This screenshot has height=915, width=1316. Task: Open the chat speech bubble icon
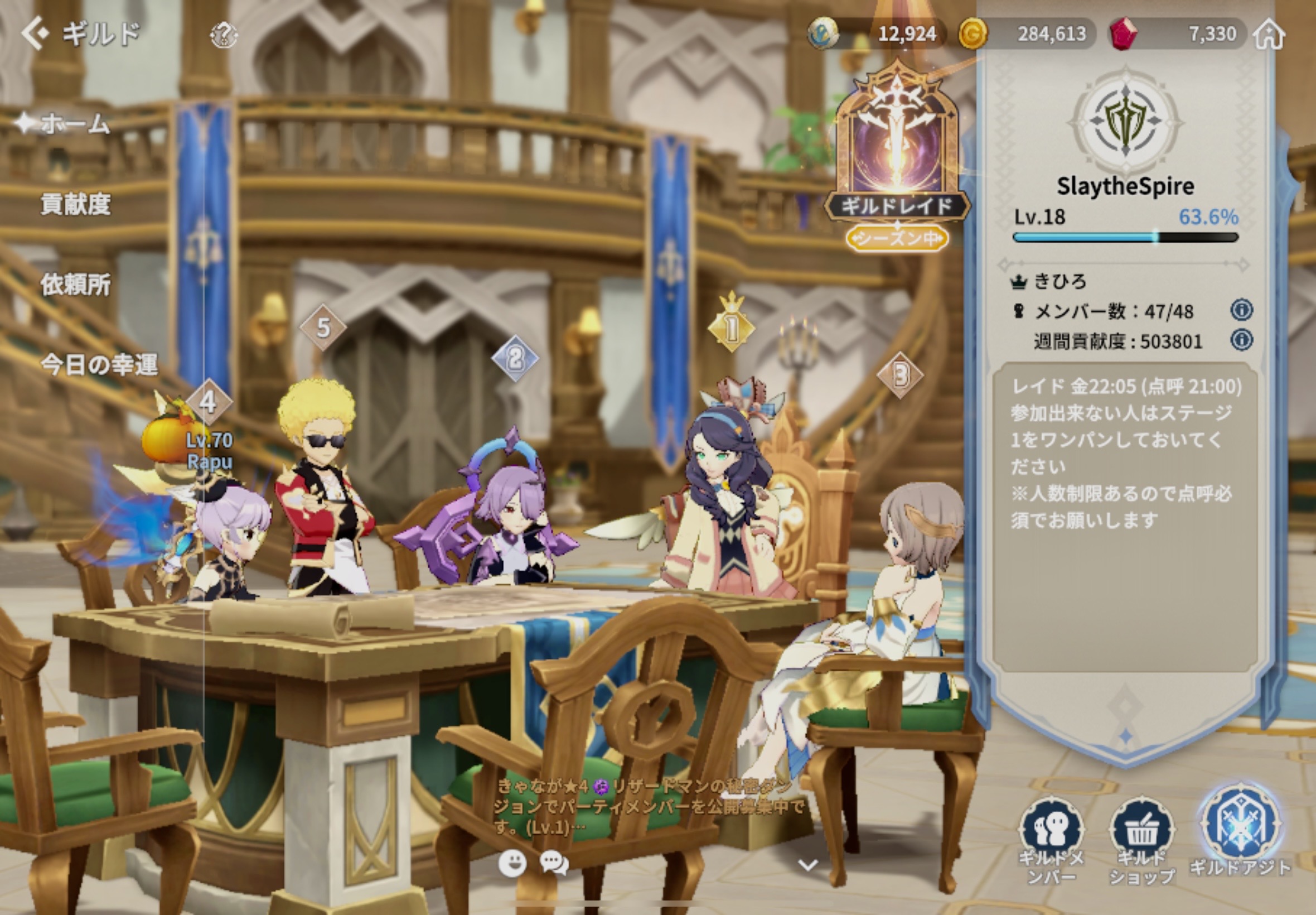coord(554,863)
